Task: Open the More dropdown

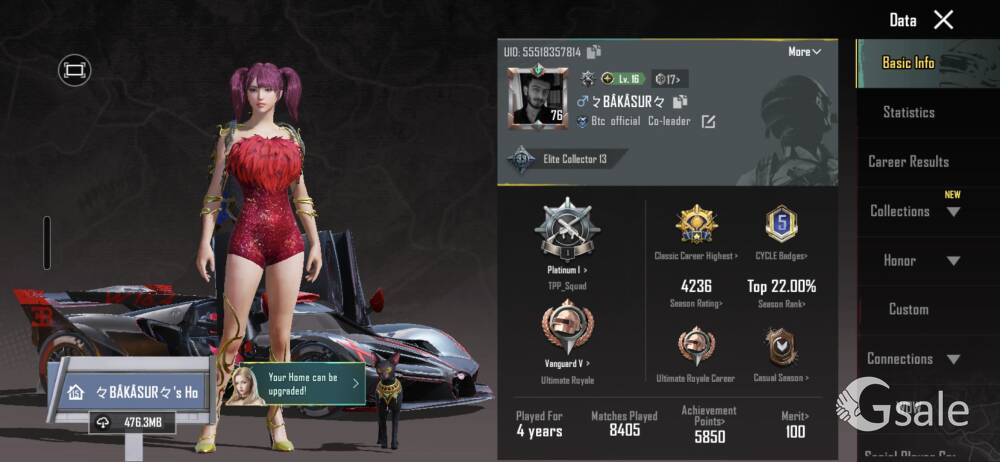Action: tap(804, 51)
